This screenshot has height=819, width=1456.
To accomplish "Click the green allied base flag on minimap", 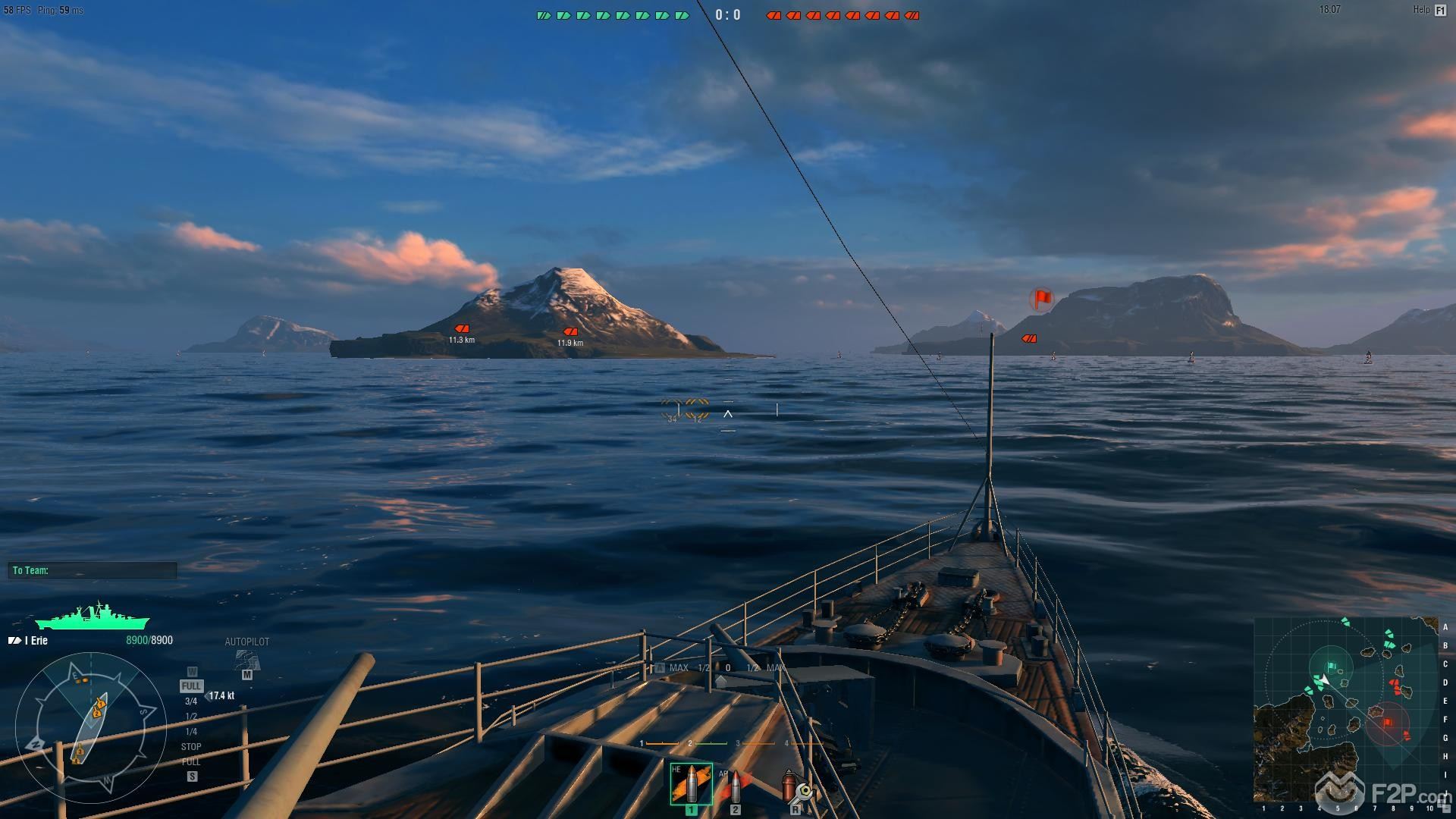I will (1332, 667).
